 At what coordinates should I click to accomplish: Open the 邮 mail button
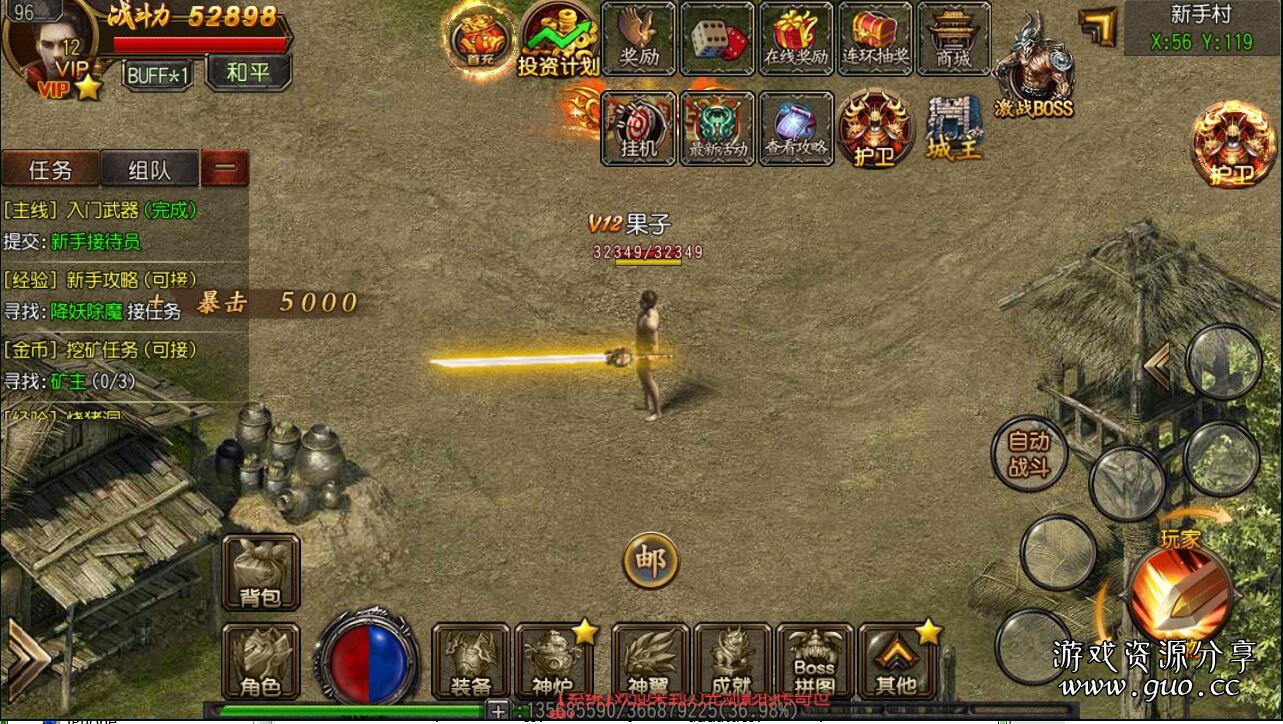(650, 560)
